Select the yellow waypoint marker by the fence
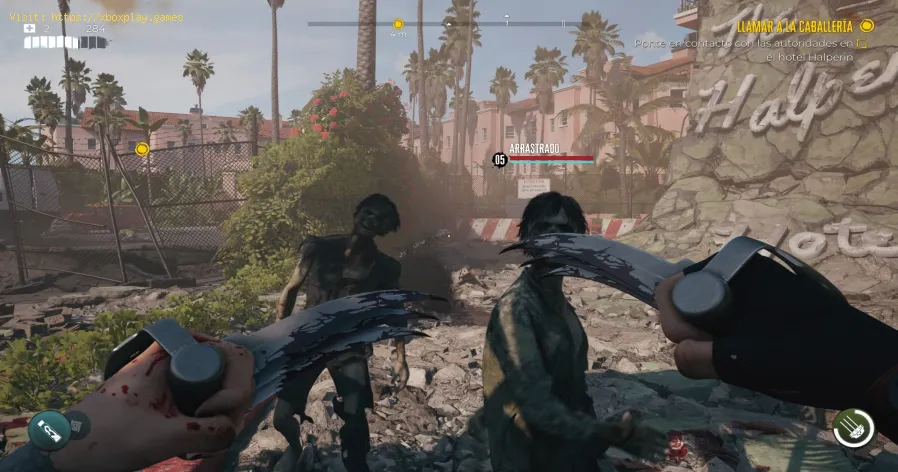 pyautogui.click(x=142, y=149)
